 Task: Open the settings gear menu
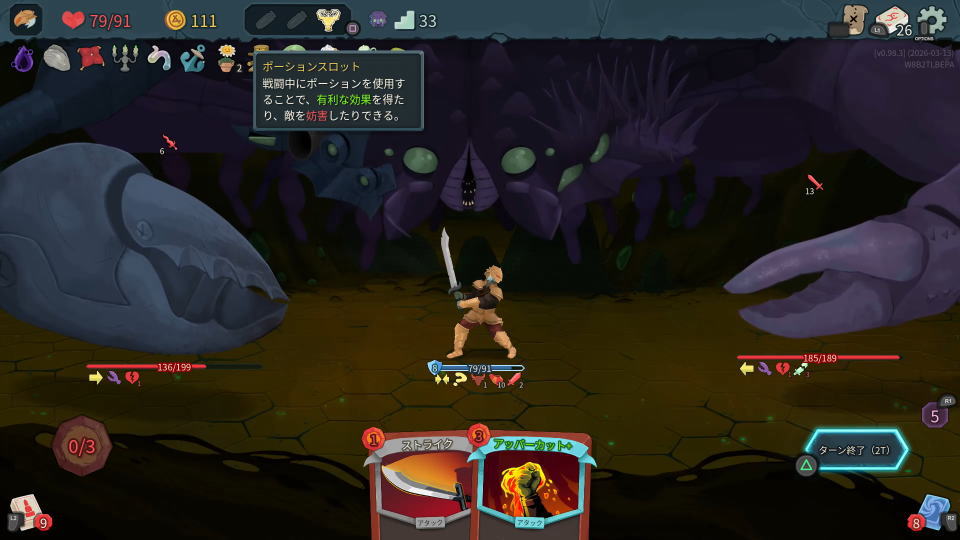[931, 20]
